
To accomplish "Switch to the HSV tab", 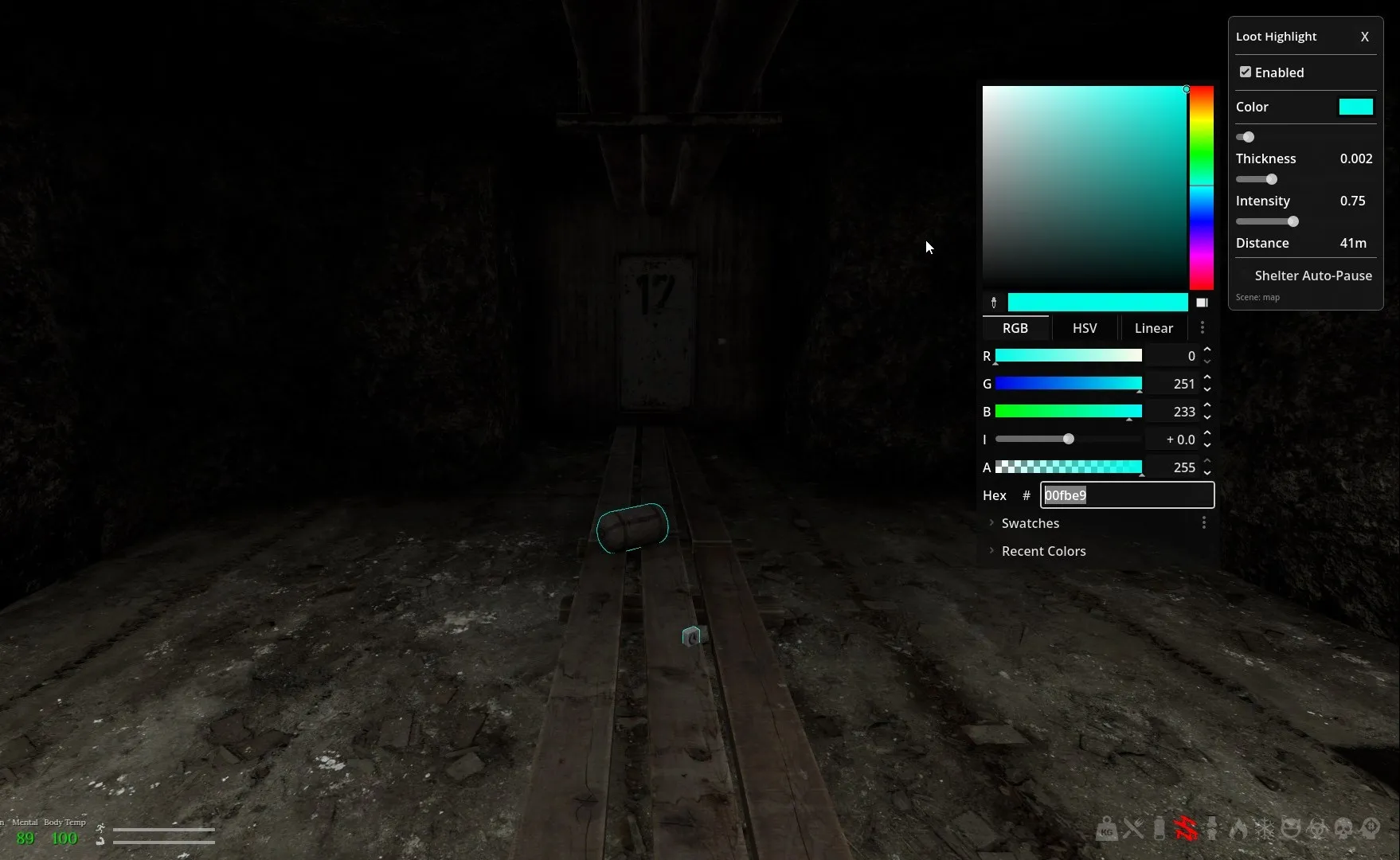I will tap(1084, 328).
